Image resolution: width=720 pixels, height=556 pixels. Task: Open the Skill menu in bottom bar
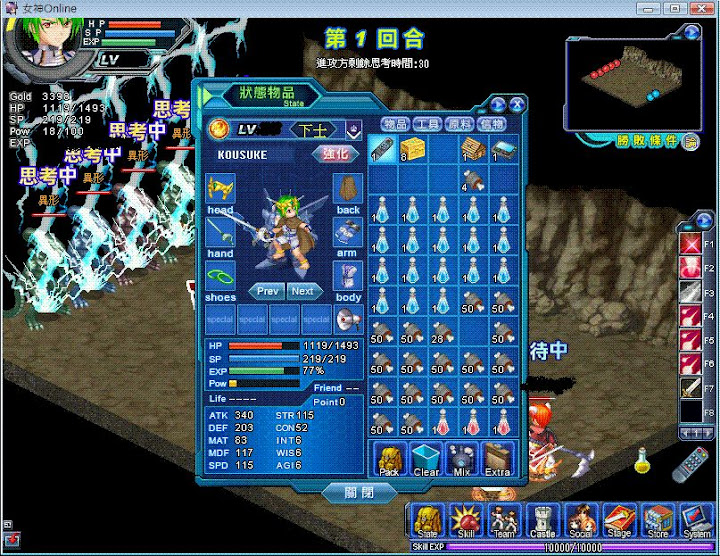click(464, 522)
